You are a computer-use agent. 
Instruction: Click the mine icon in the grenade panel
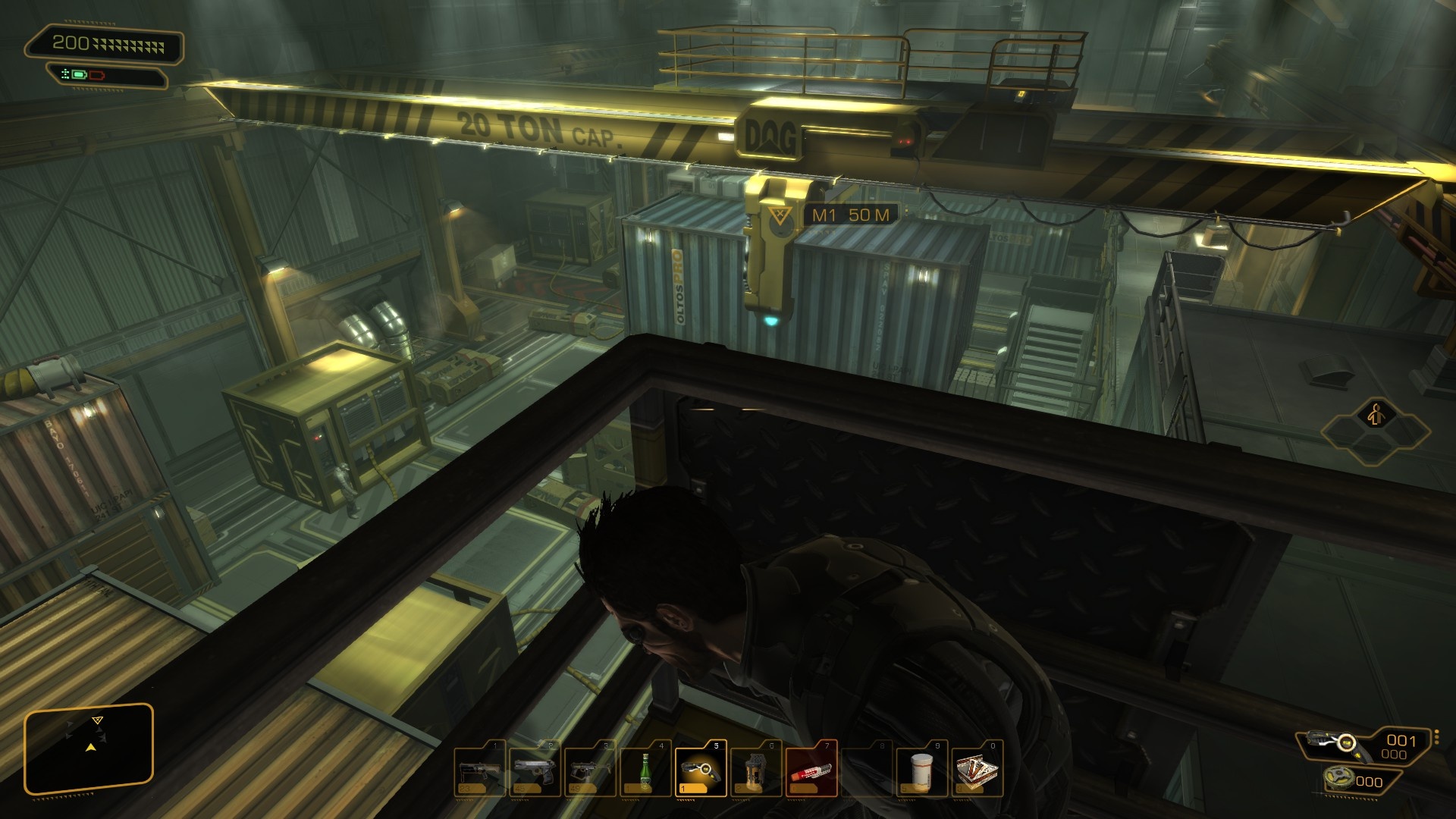point(1338,778)
